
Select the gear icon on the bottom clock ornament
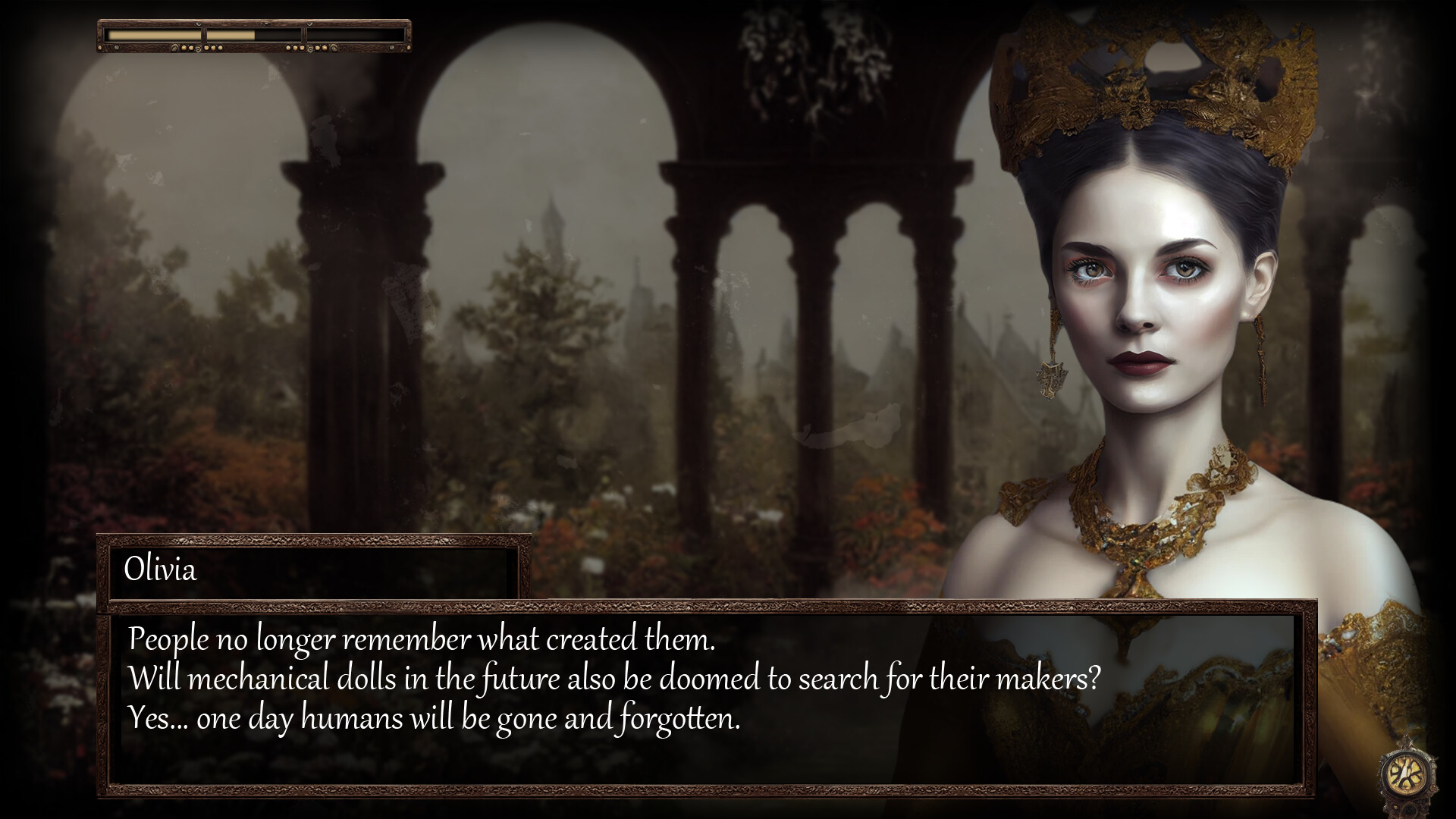point(1408,810)
